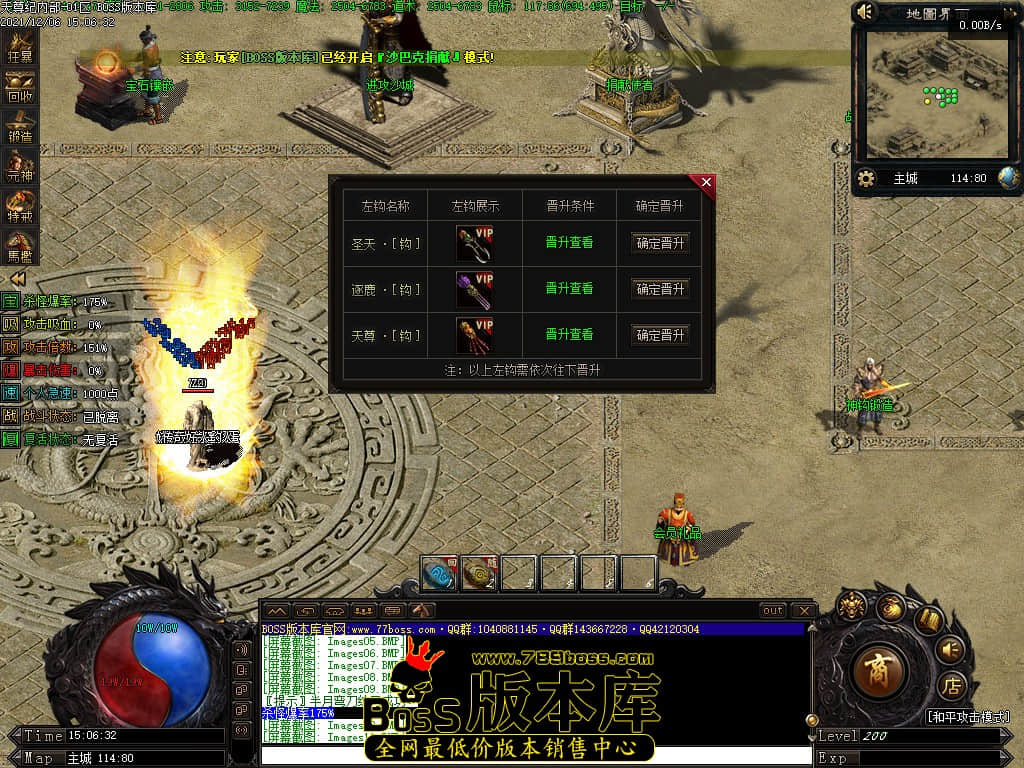The width and height of the screenshot is (1024, 768).
Task: Open the 回收 recycle menu icon
Action: click(20, 88)
